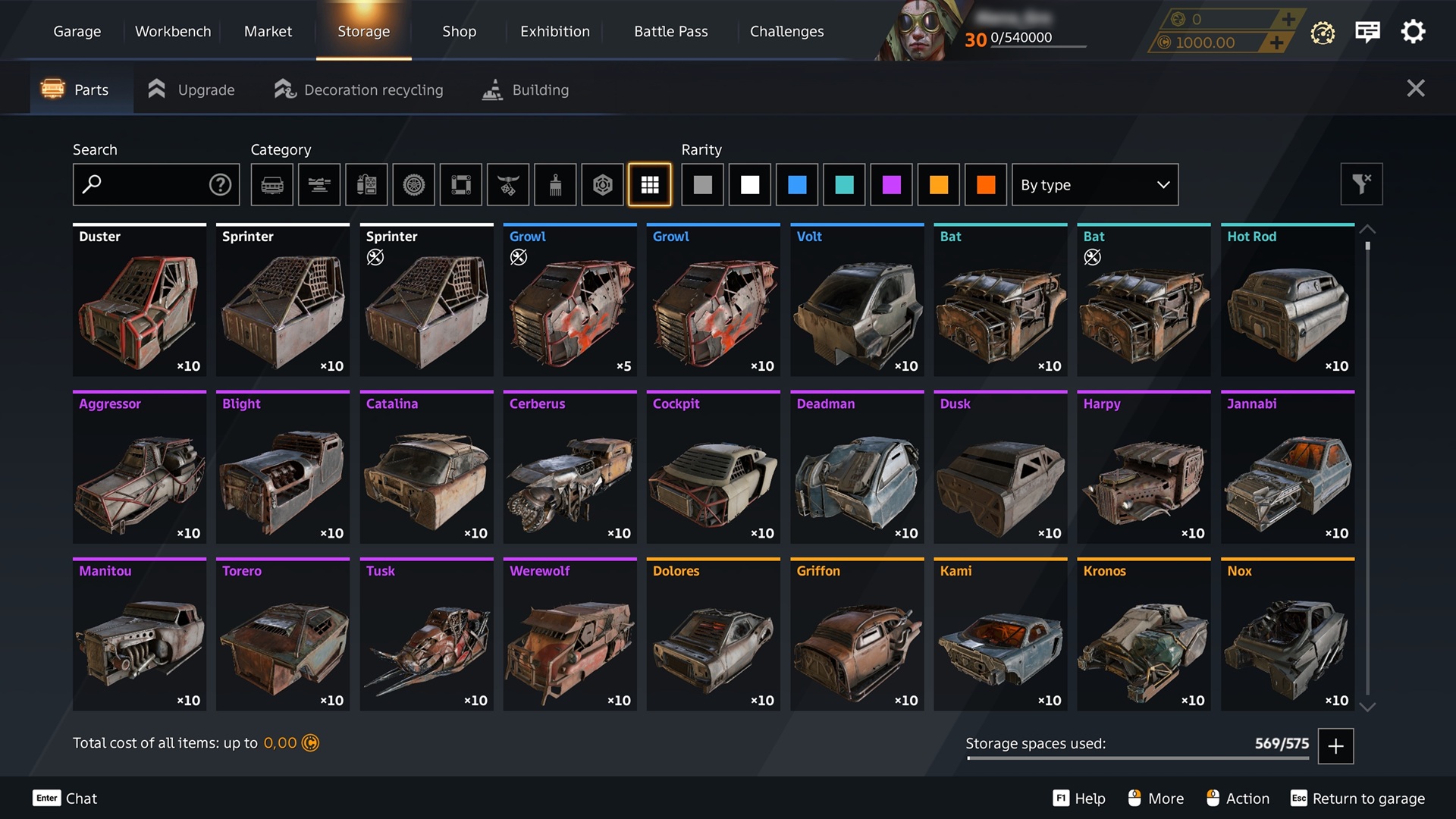
Task: Clear filters with the funnel button
Action: coord(1361,184)
